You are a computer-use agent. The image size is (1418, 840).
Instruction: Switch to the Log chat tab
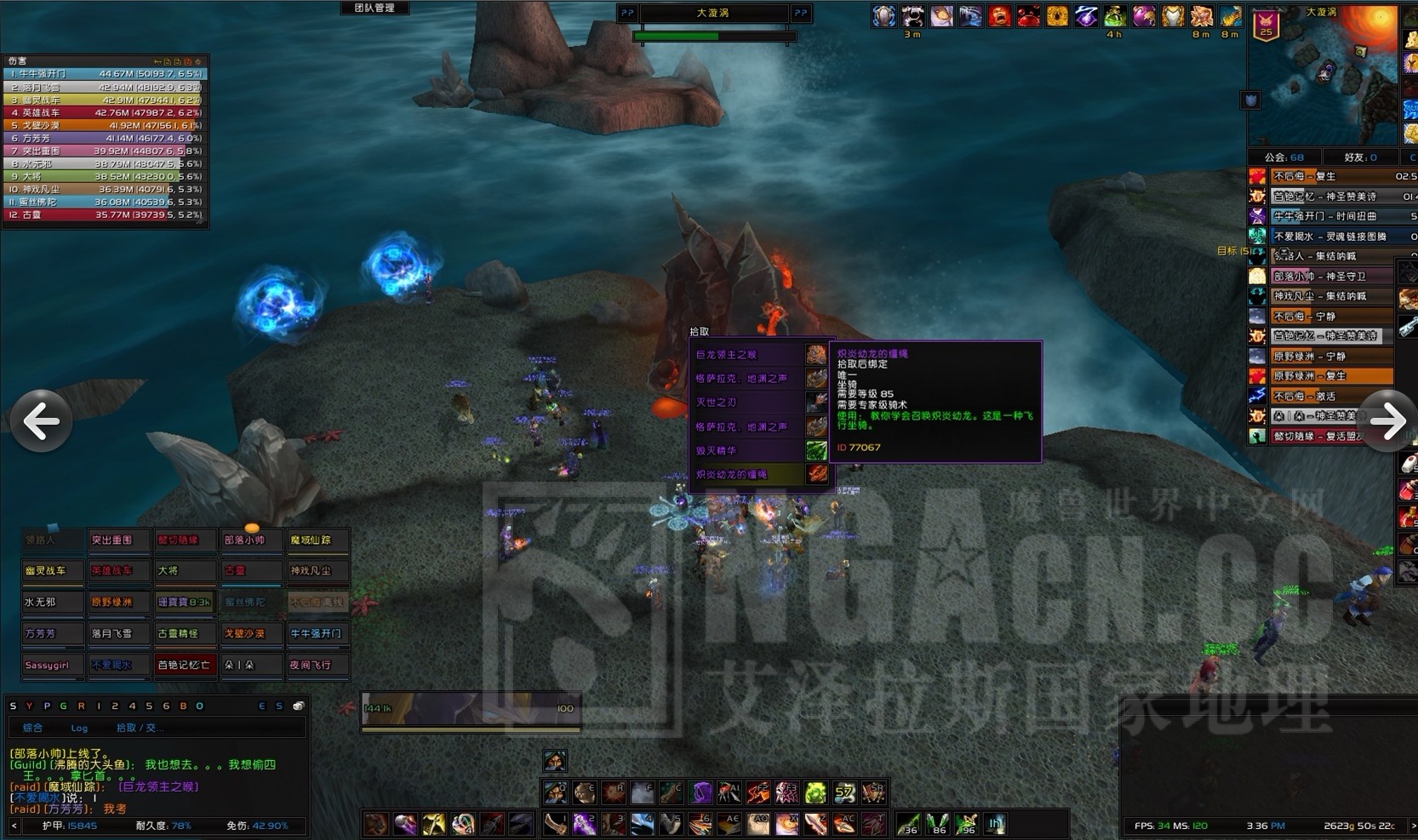(79, 728)
